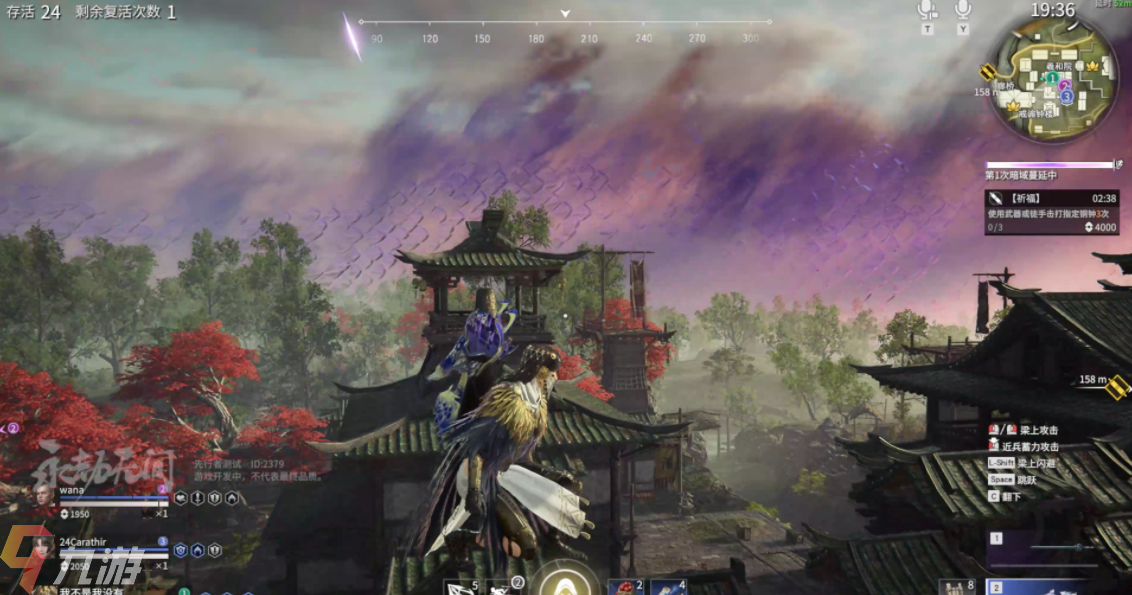This screenshot has width=1132, height=595.
Task: Click the blue marker 3 on minimap
Action: click(x=1067, y=98)
